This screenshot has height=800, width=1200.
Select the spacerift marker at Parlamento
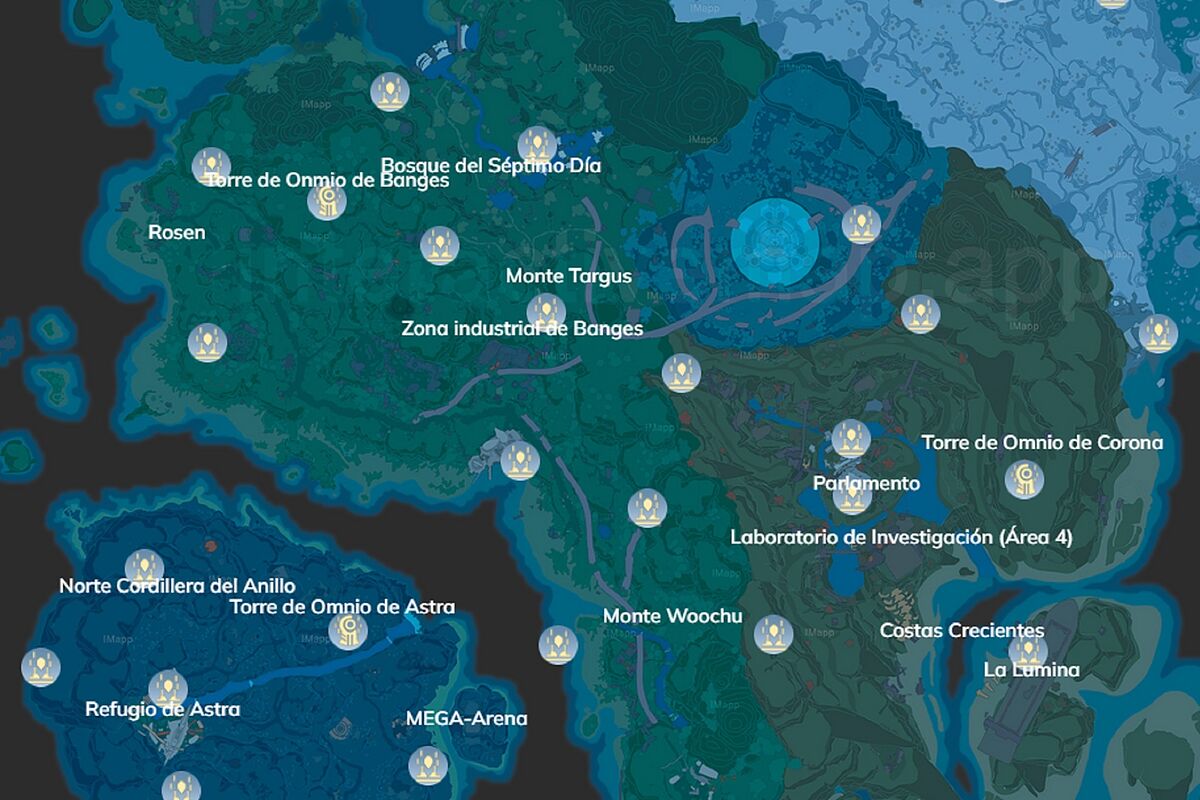[x=852, y=496]
